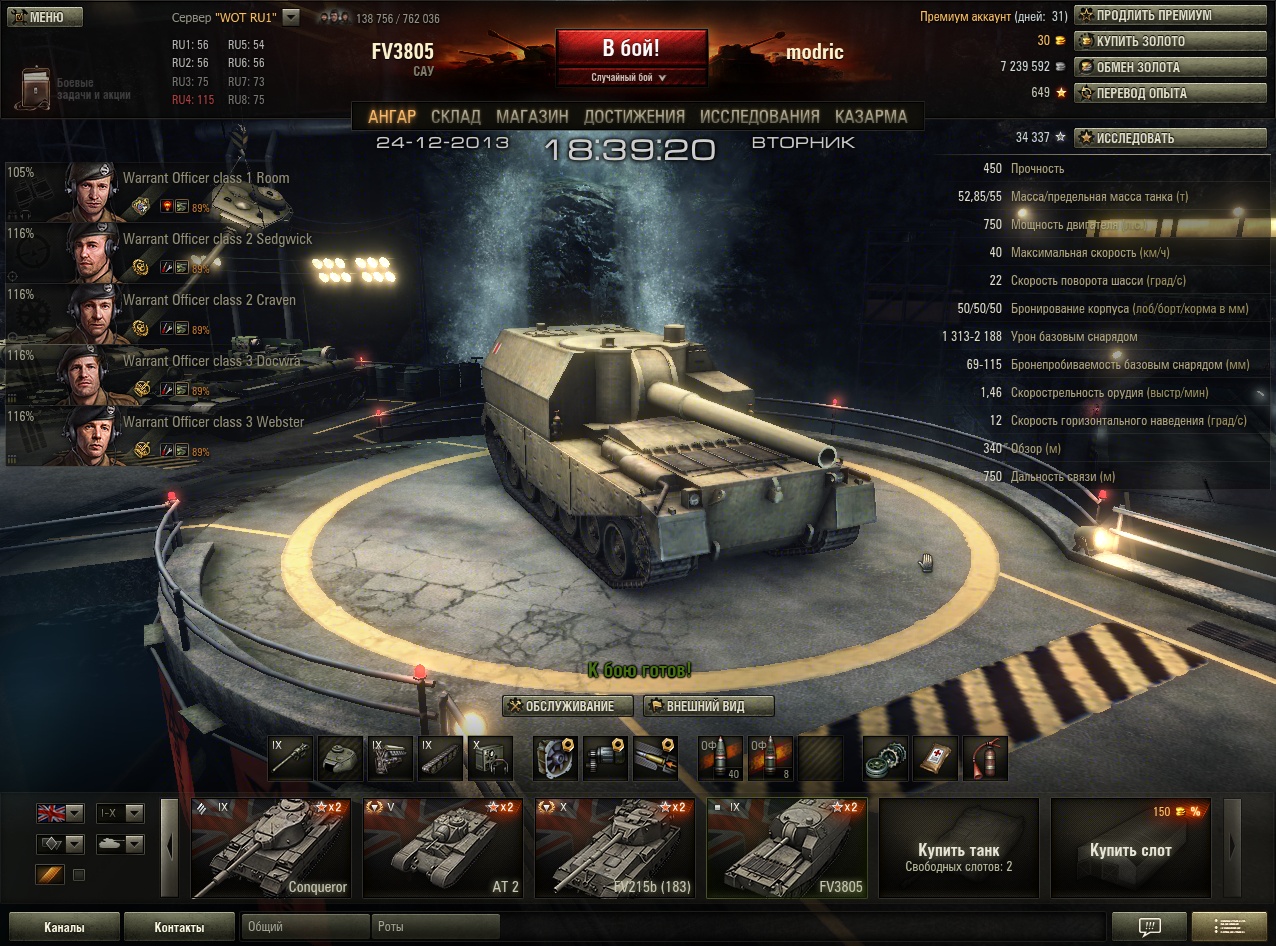Viewport: 1276px width, 946px height.
Task: Open the КАЗАРМА tab
Action: (871, 116)
